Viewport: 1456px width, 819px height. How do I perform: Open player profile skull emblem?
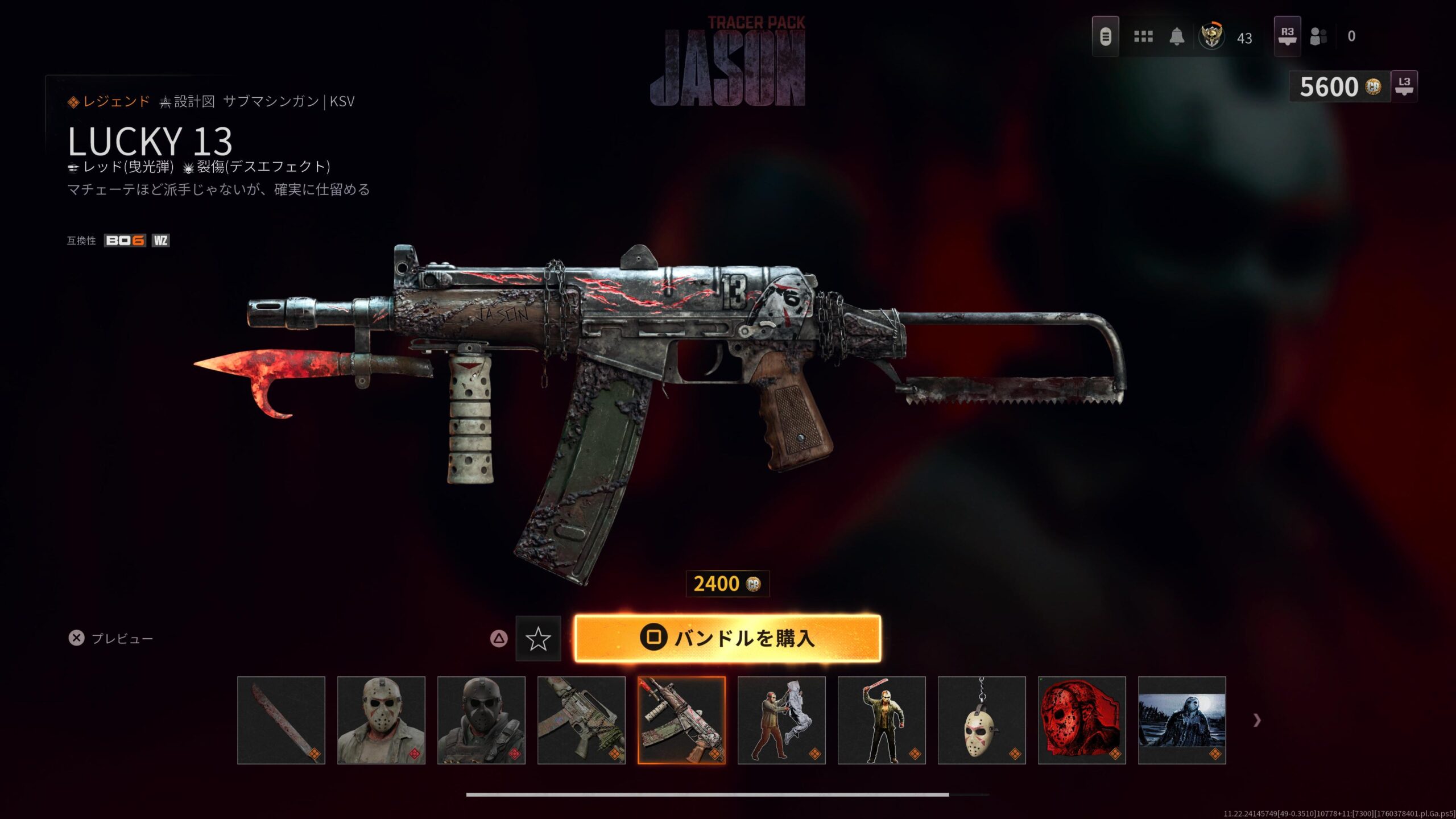(1211, 37)
